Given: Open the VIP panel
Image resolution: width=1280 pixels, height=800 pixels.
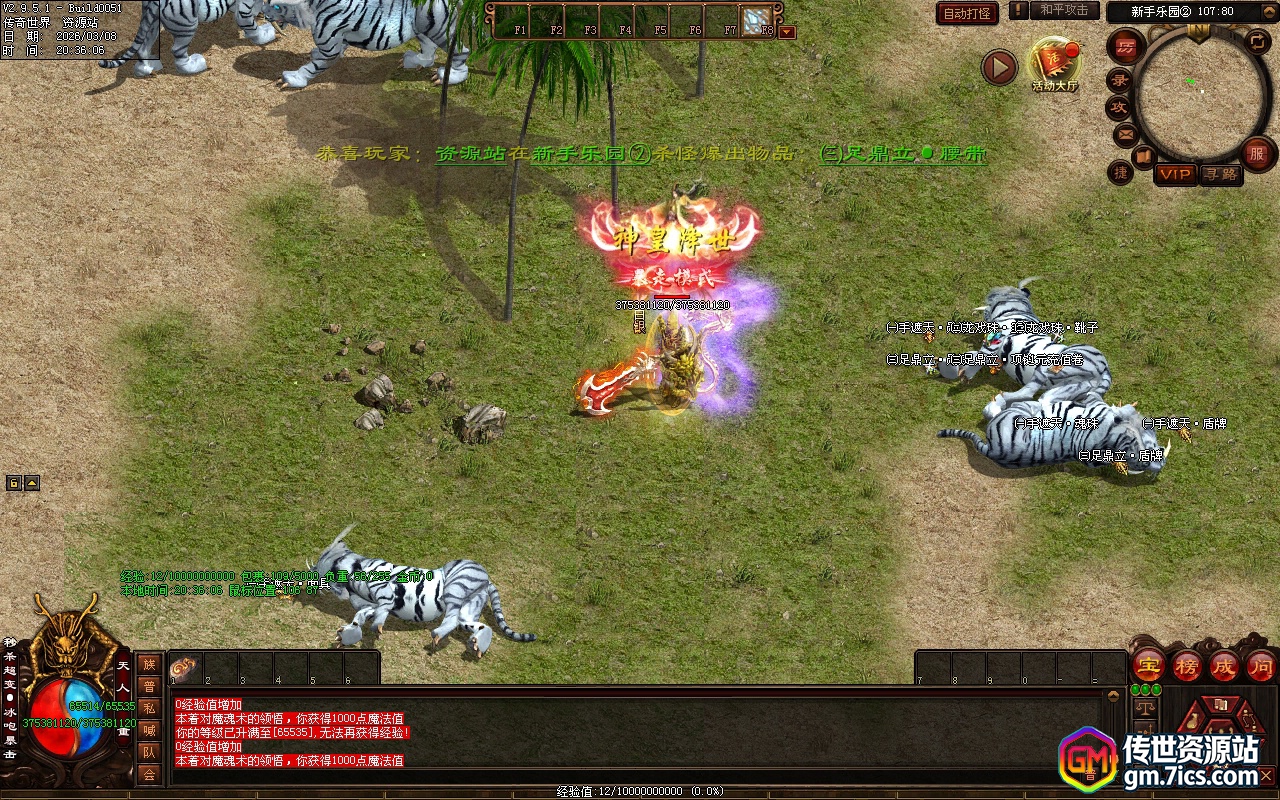Looking at the screenshot, I should (x=1176, y=174).
